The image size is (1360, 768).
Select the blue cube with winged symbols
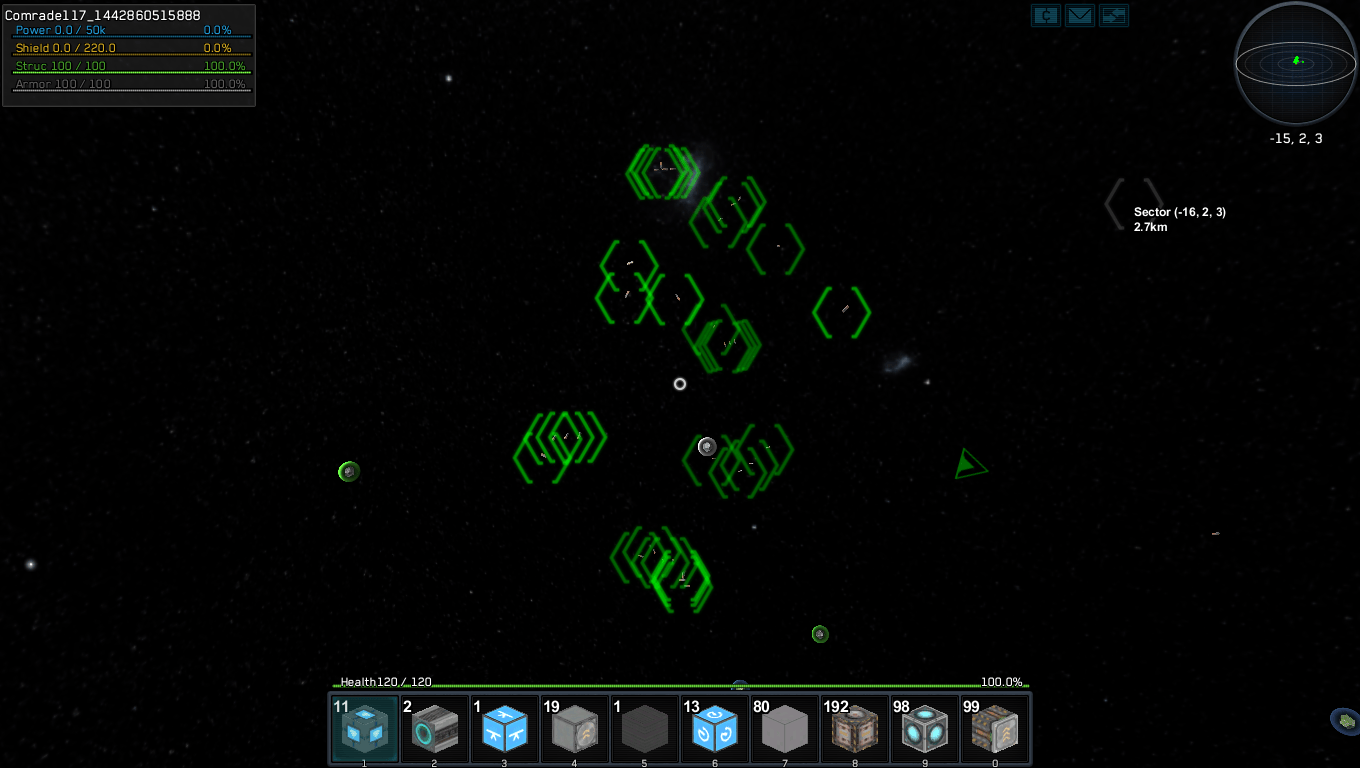pos(505,729)
